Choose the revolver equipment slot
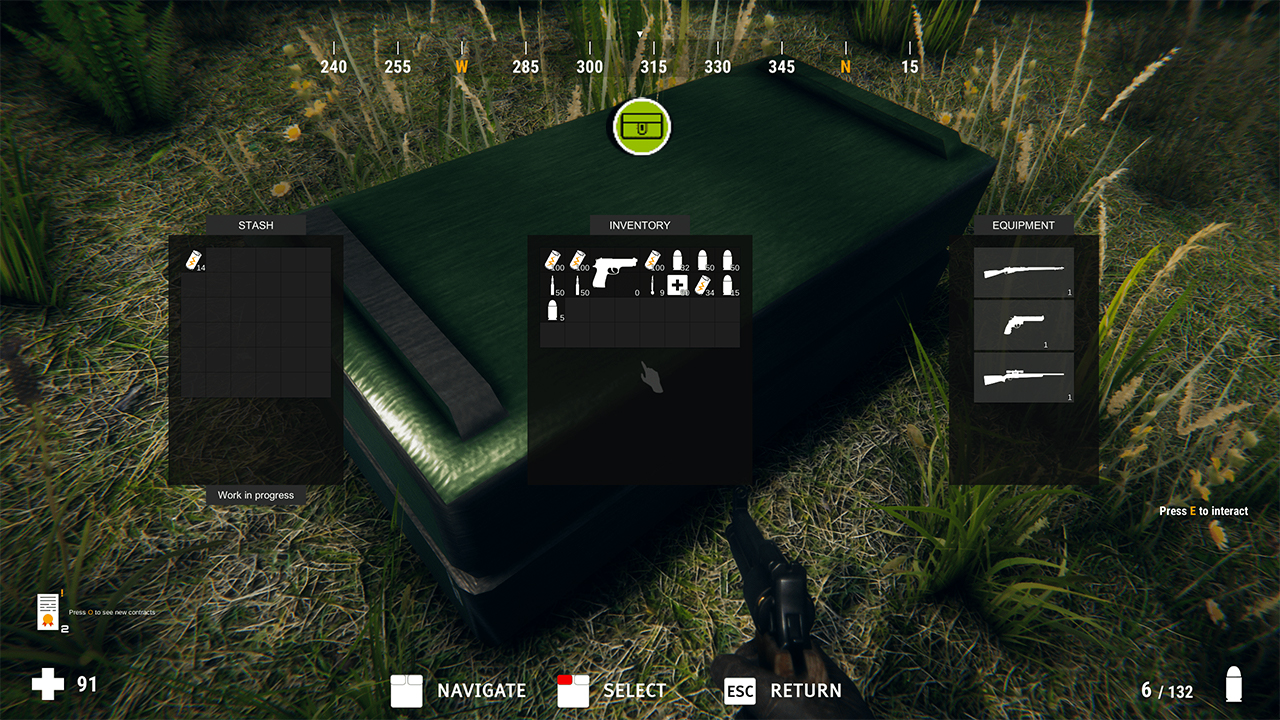1280x720 pixels. pos(1023,324)
